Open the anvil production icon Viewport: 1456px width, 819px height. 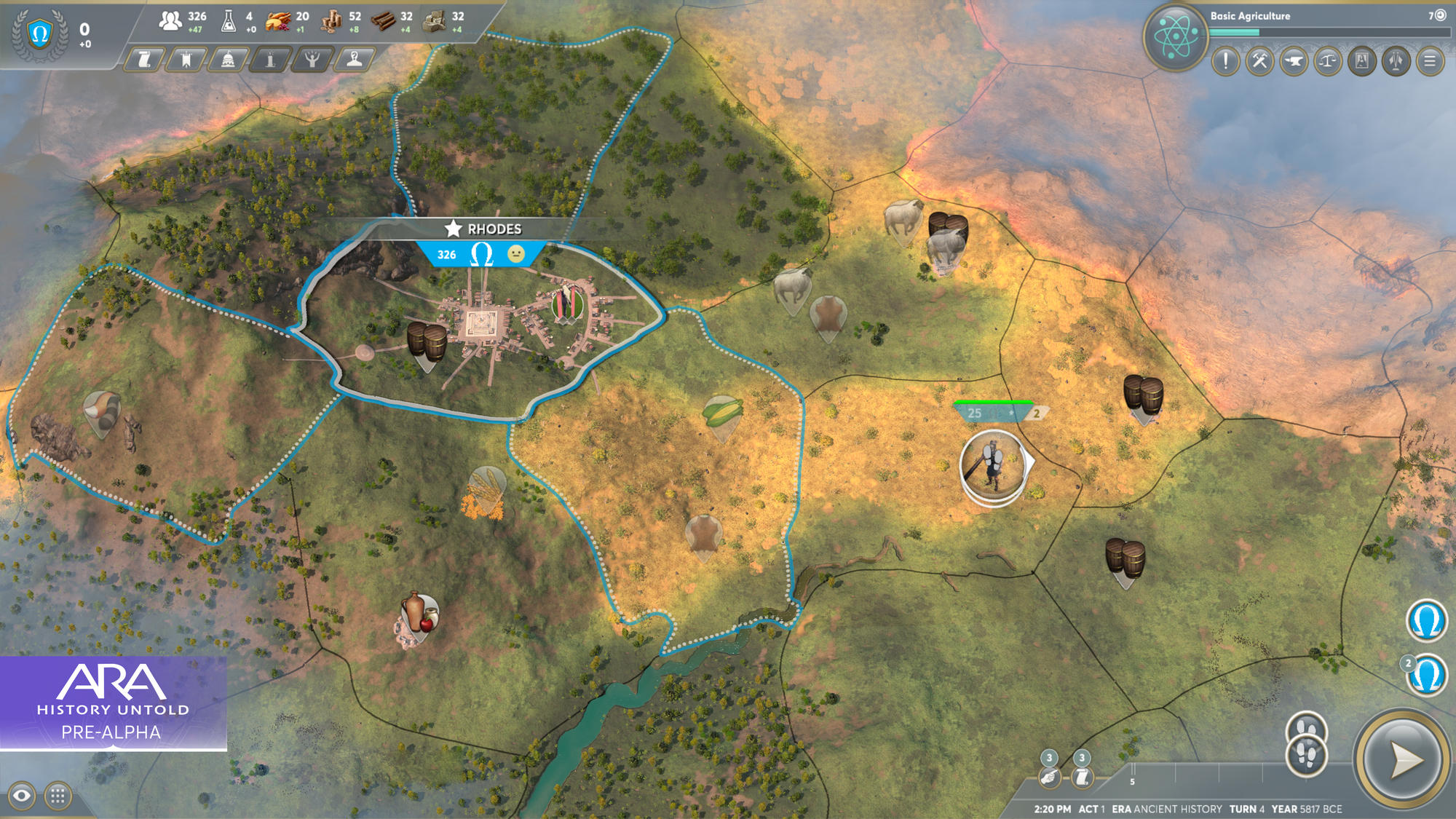point(1296,62)
